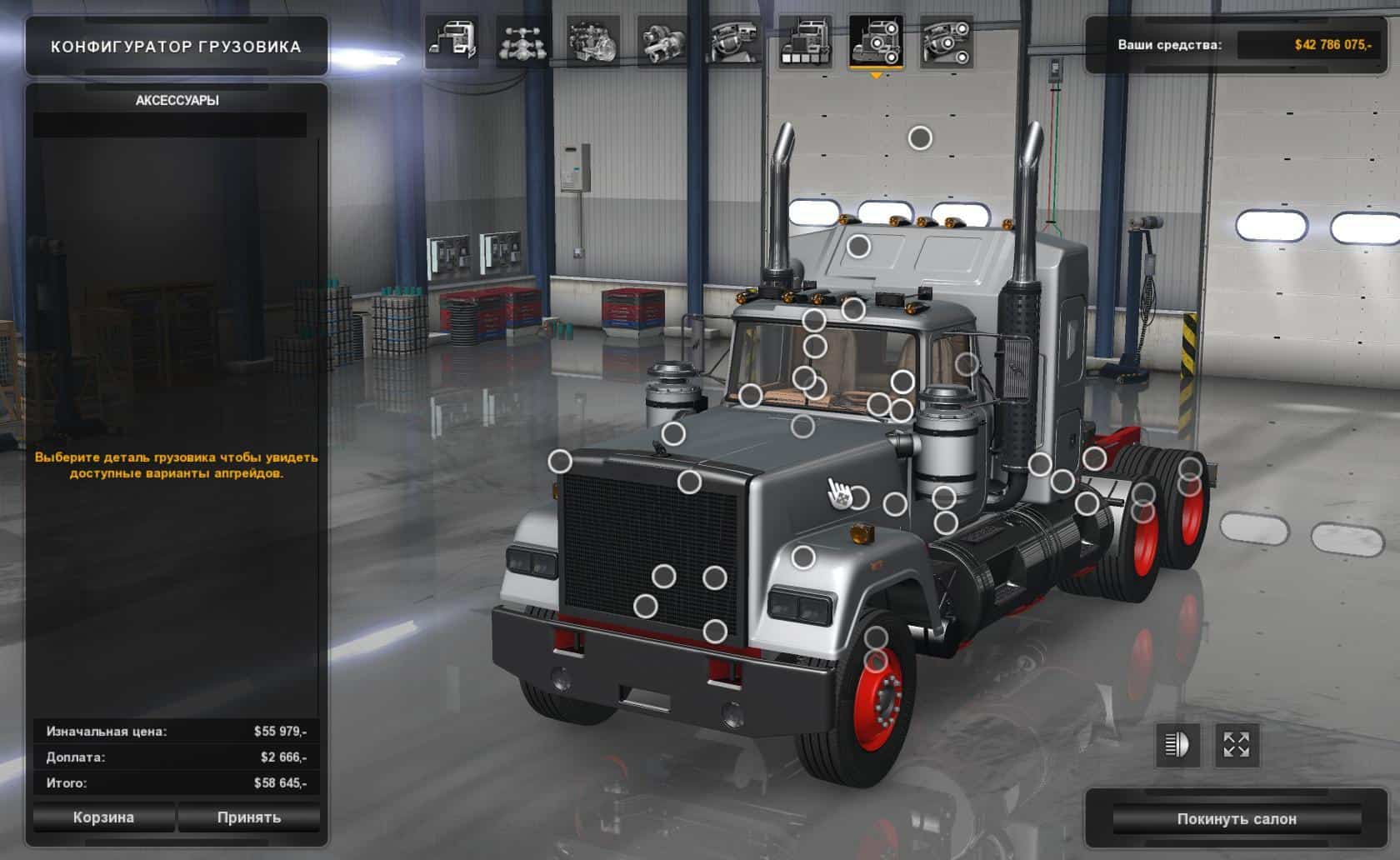
Task: Open the interior accessories tab
Action: [x=946, y=41]
